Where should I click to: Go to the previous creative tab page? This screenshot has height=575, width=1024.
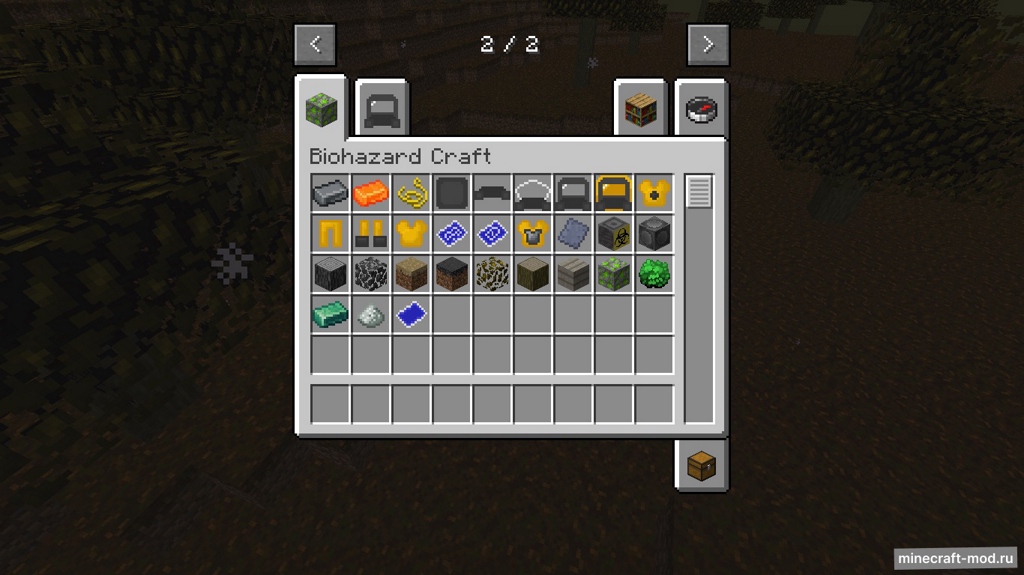315,44
